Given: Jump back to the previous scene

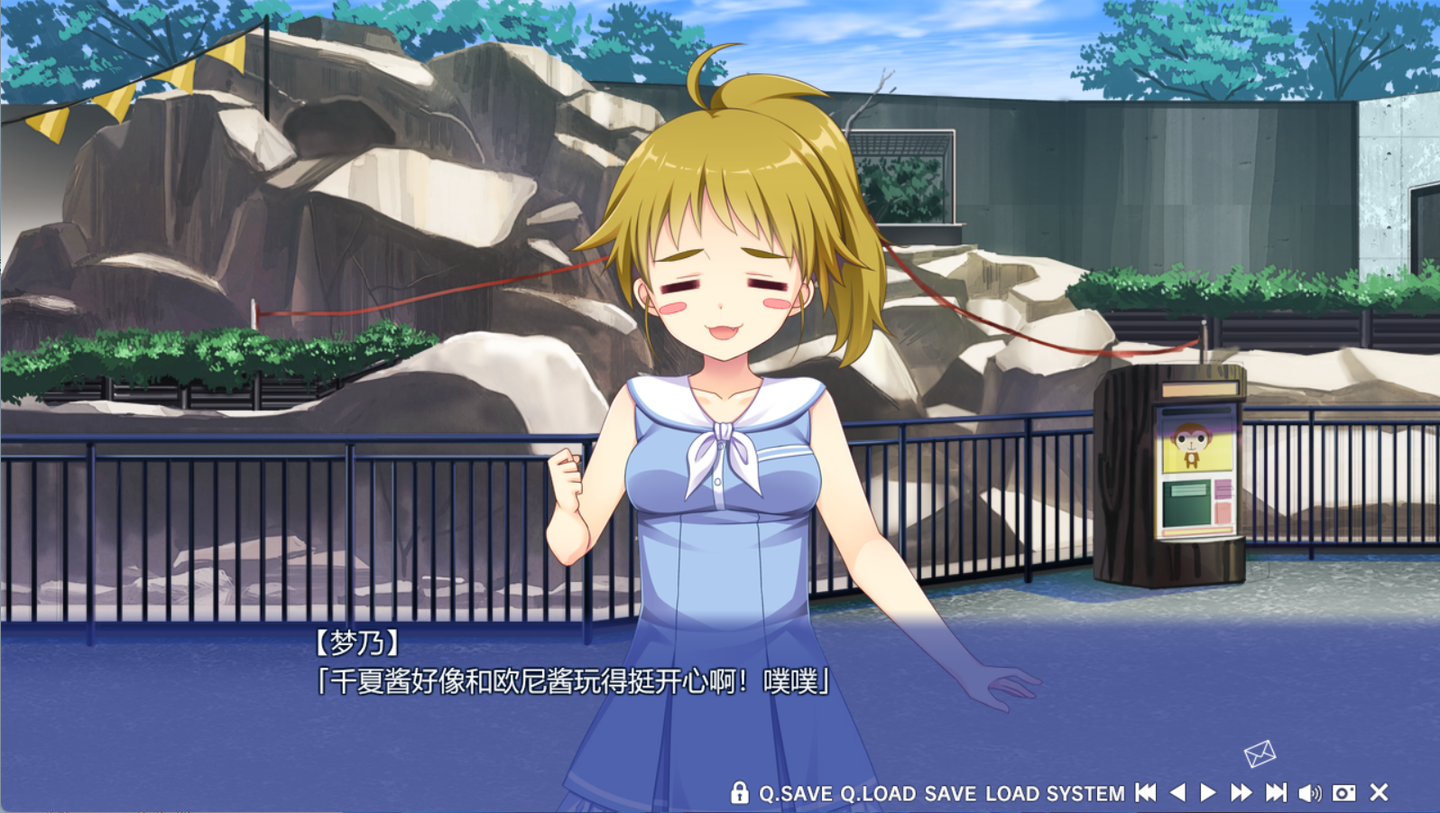Looking at the screenshot, I should pos(1146,793).
